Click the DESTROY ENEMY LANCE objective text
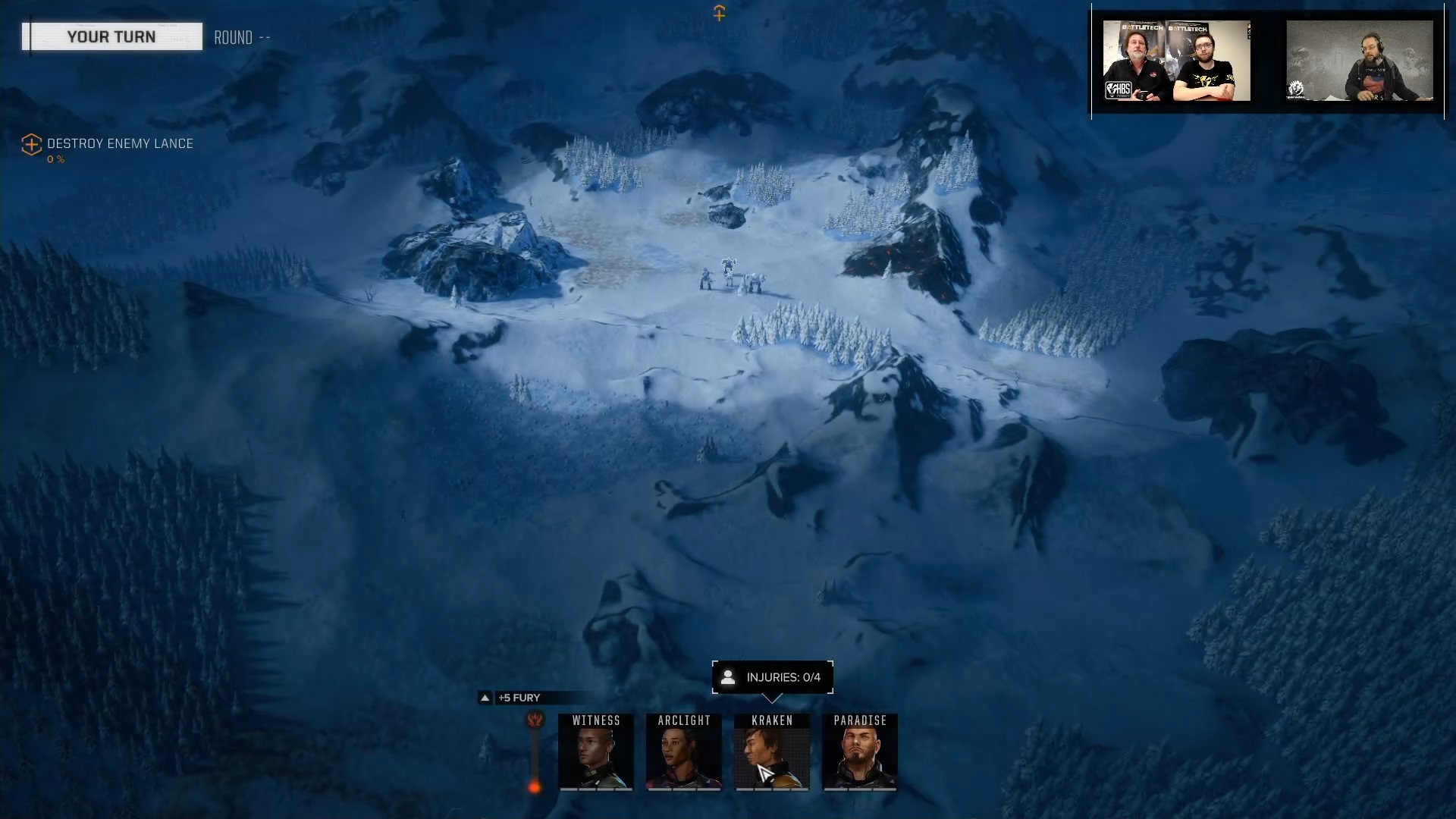This screenshot has height=819, width=1456. tap(119, 144)
